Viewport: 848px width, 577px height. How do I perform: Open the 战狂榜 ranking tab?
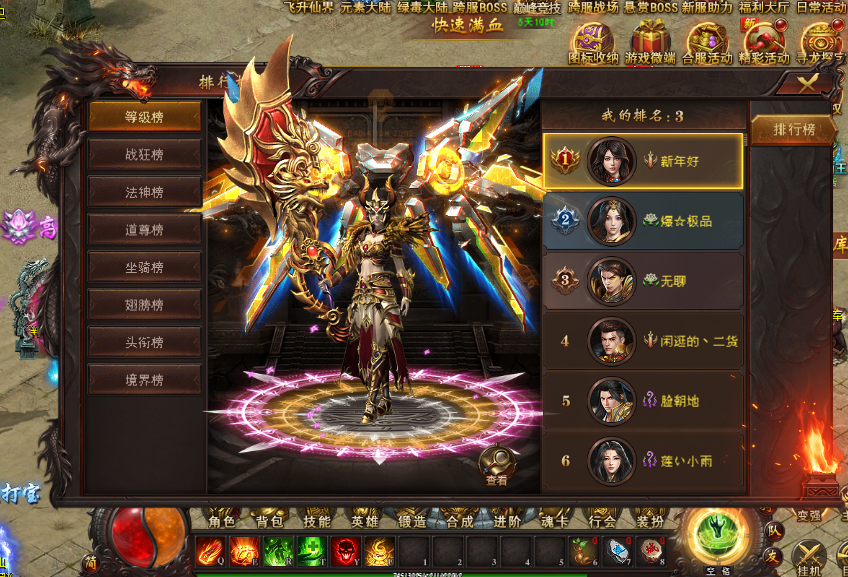pyautogui.click(x=144, y=154)
